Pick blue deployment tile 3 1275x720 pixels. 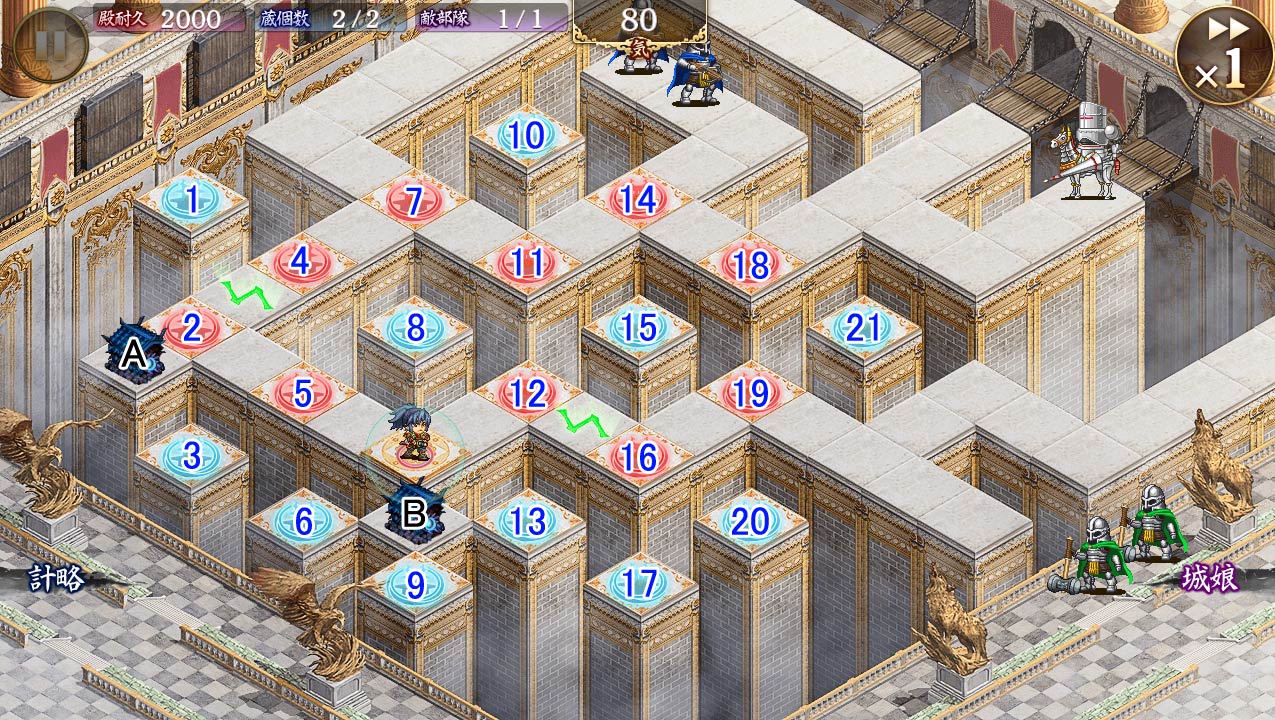[x=190, y=457]
